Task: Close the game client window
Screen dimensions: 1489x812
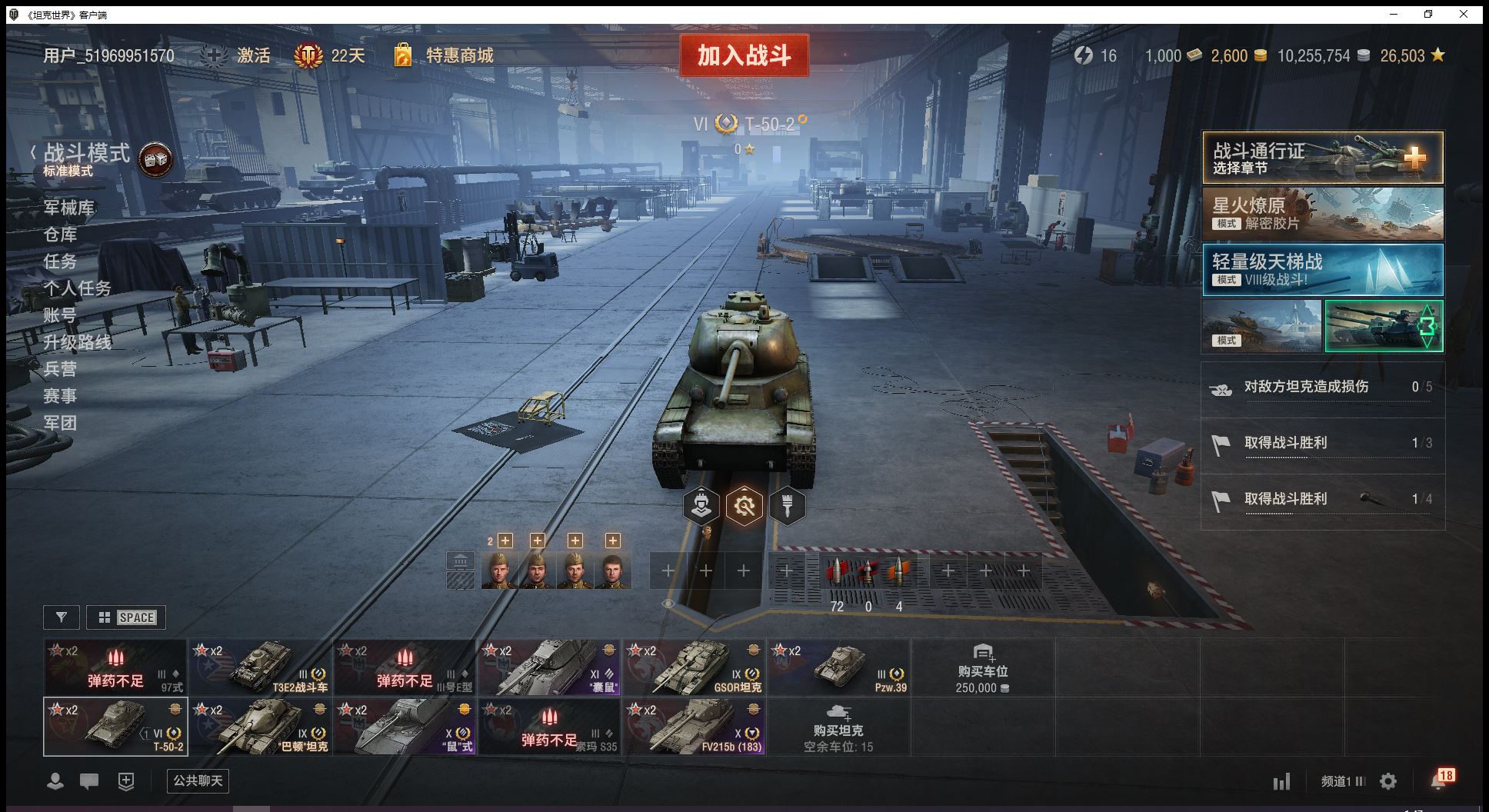Action: (1464, 14)
